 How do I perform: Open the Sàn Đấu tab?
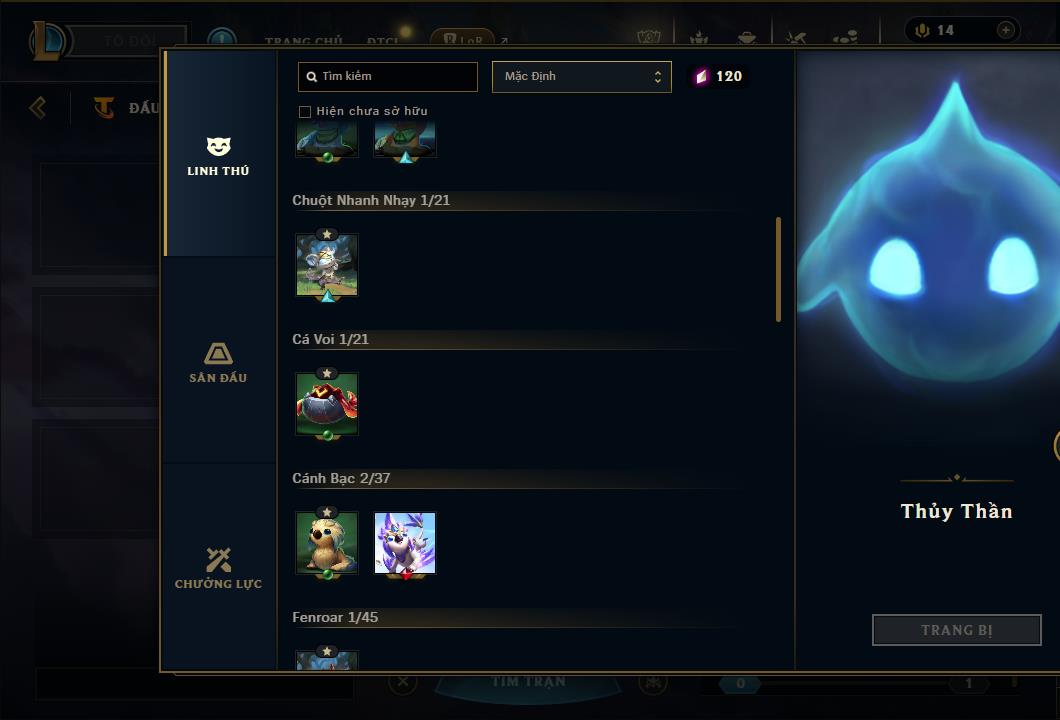pos(218,363)
